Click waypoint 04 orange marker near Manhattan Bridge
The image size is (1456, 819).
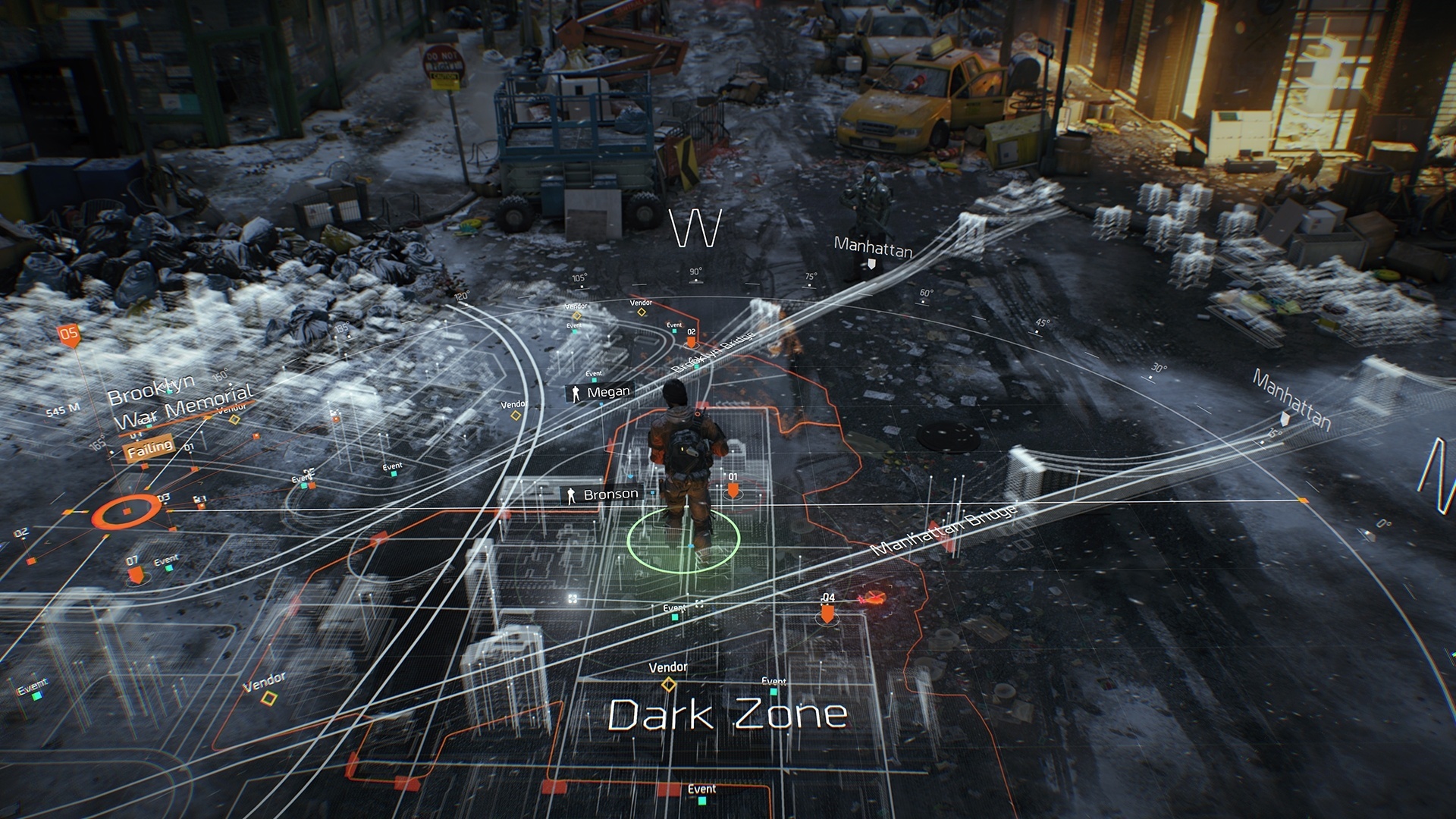(828, 613)
